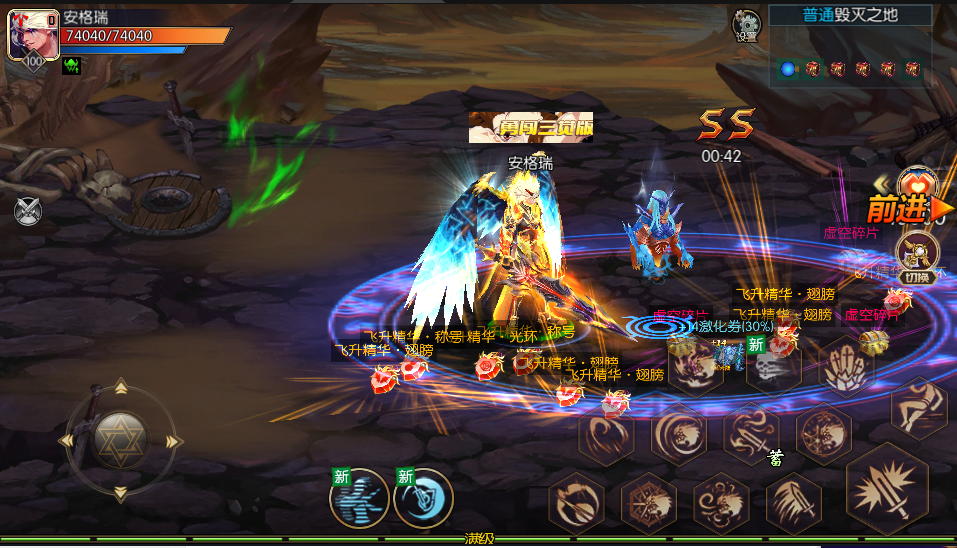Activate the falling sword slash skill
This screenshot has height=548, width=957.
point(794,503)
